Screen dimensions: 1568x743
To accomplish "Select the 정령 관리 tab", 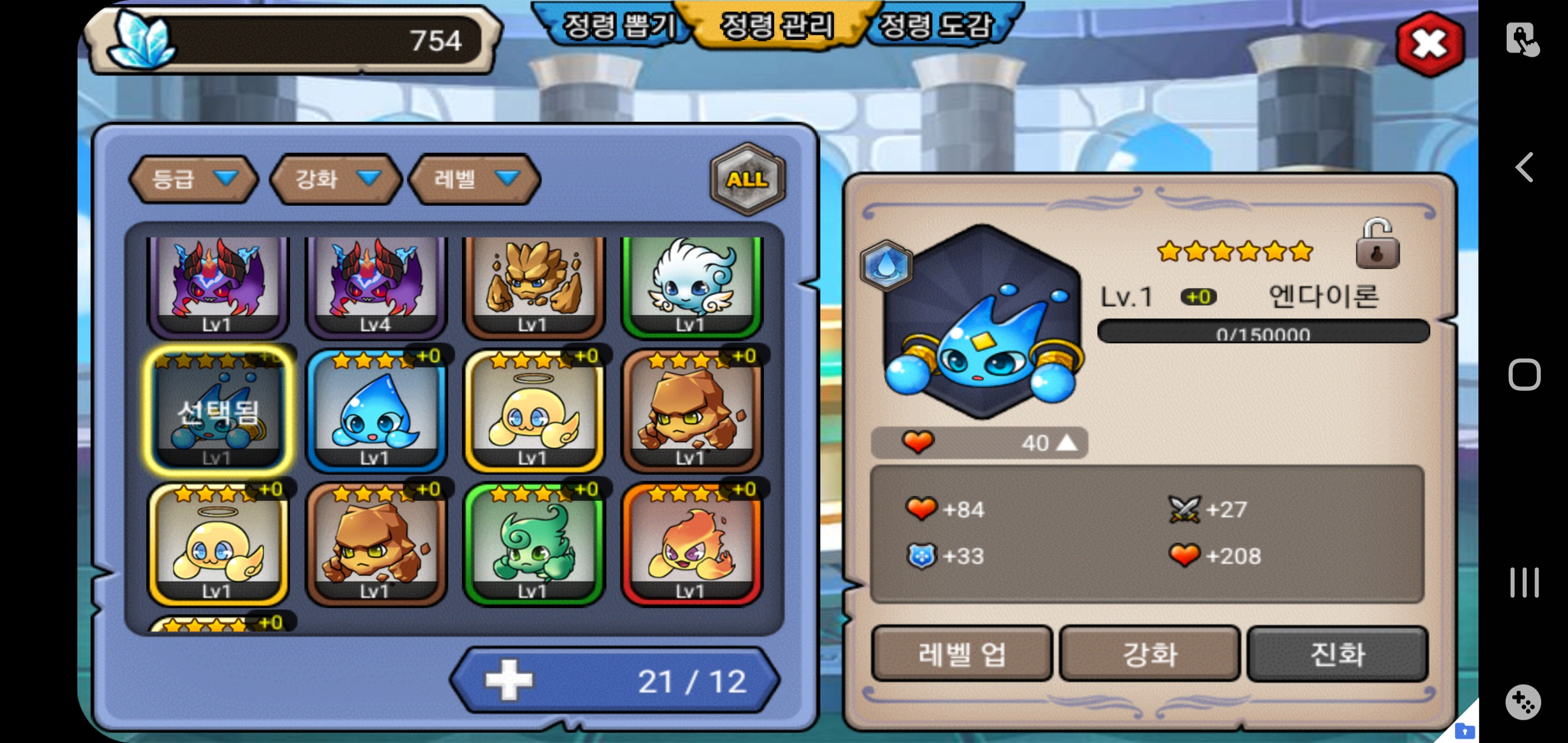I will tap(777, 26).
